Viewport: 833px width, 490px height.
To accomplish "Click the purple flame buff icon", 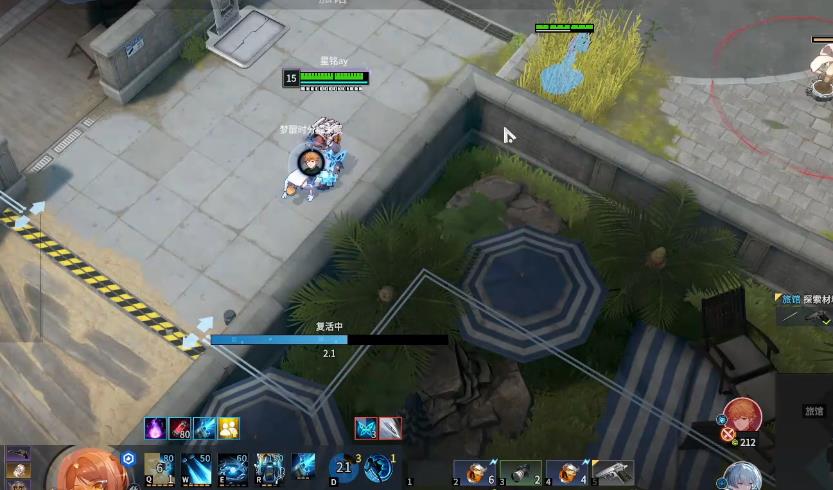I will tap(155, 428).
